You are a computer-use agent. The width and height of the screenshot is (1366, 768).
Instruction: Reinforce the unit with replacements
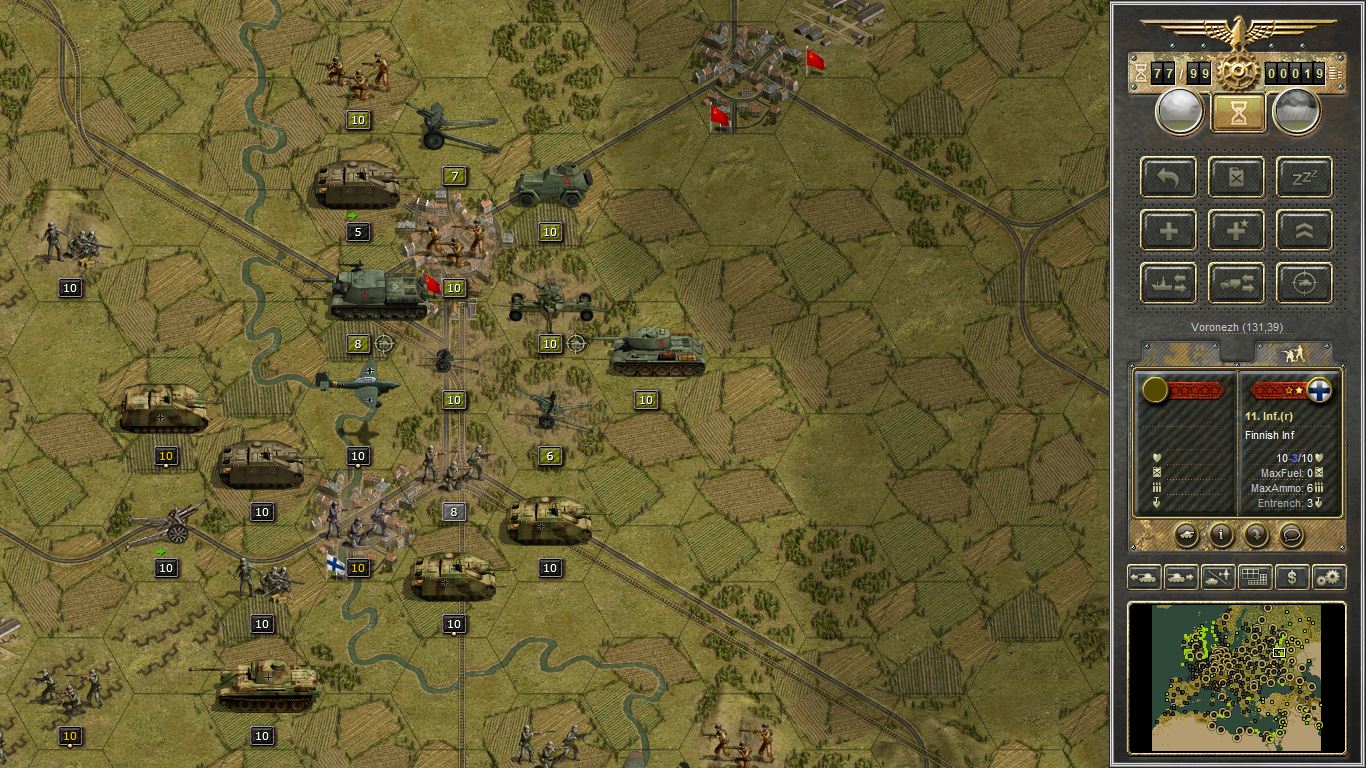point(1169,229)
